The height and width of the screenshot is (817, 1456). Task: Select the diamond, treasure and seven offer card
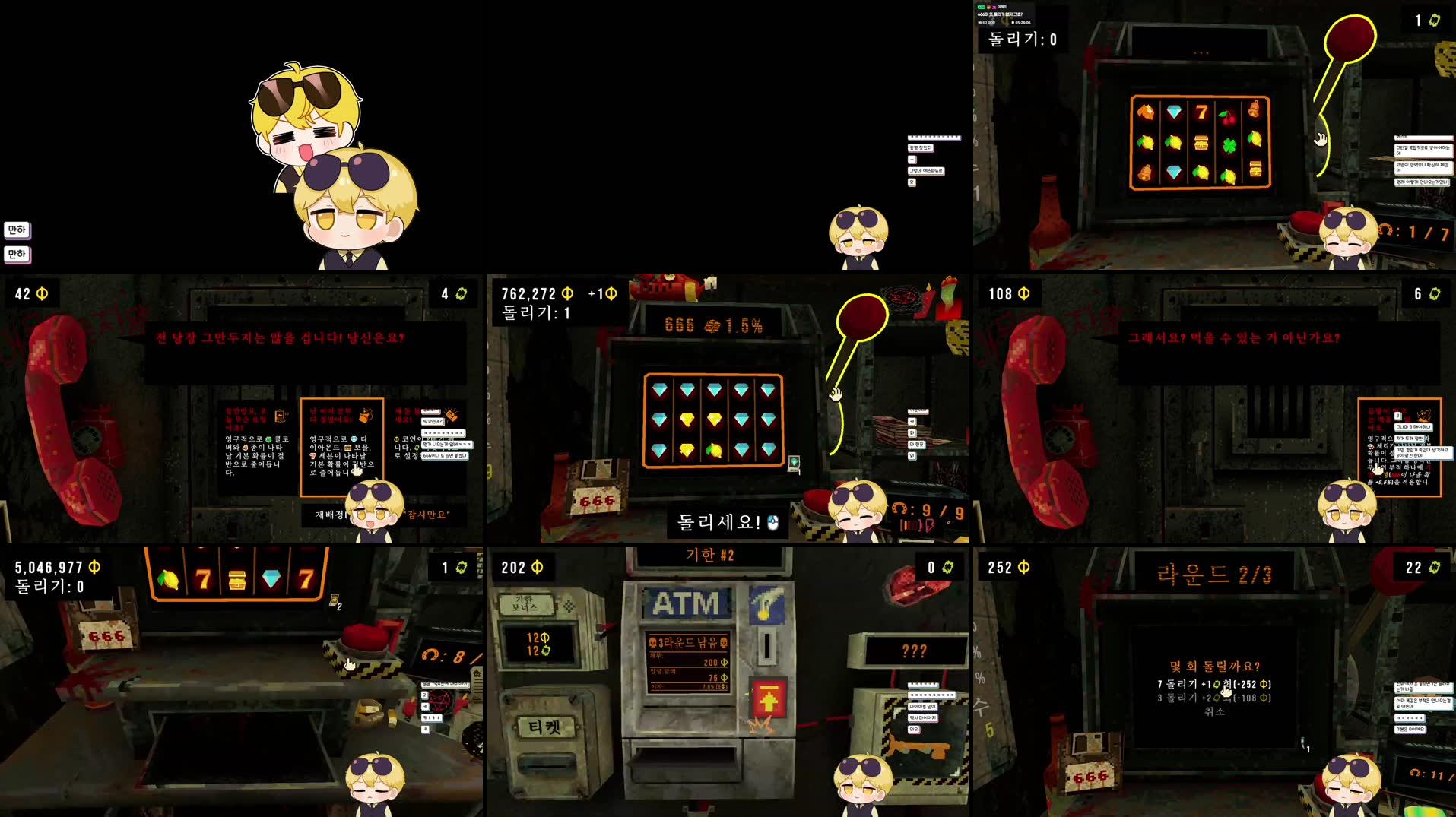341,446
